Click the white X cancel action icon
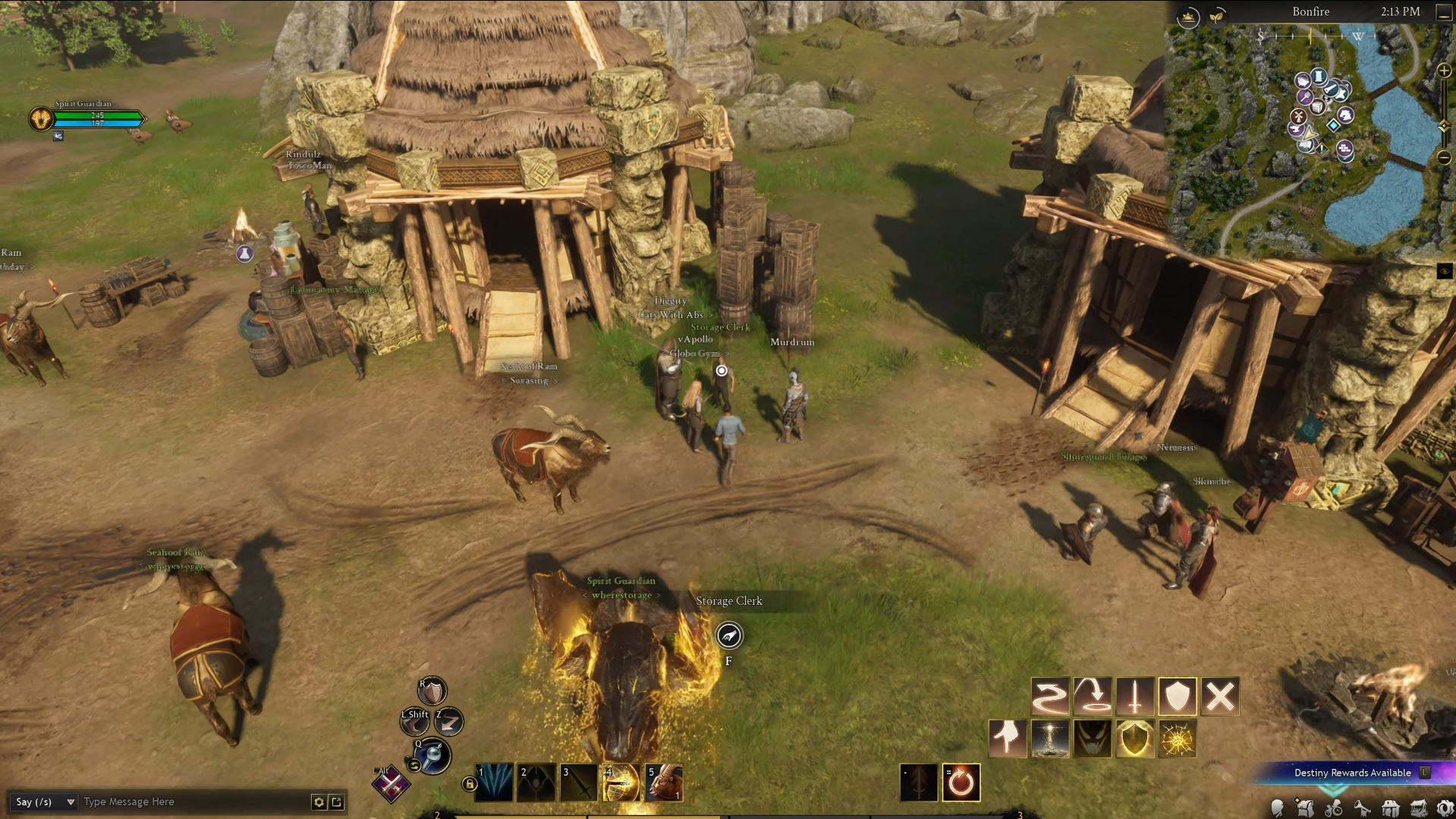1456x819 pixels. 1219,696
